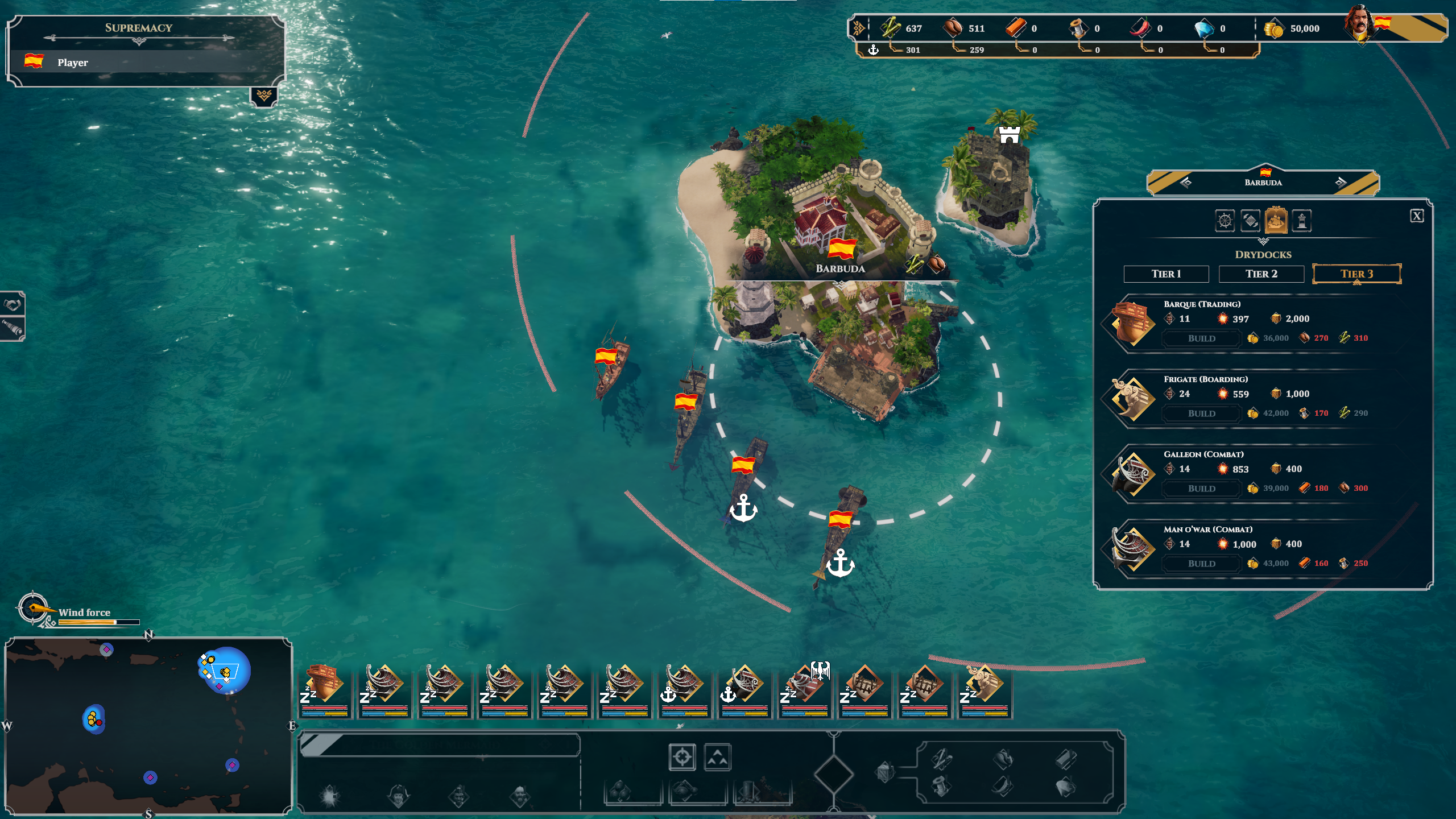The image size is (1456, 819).
Task: Select the Tier 3 drydock tab
Action: pos(1356,274)
